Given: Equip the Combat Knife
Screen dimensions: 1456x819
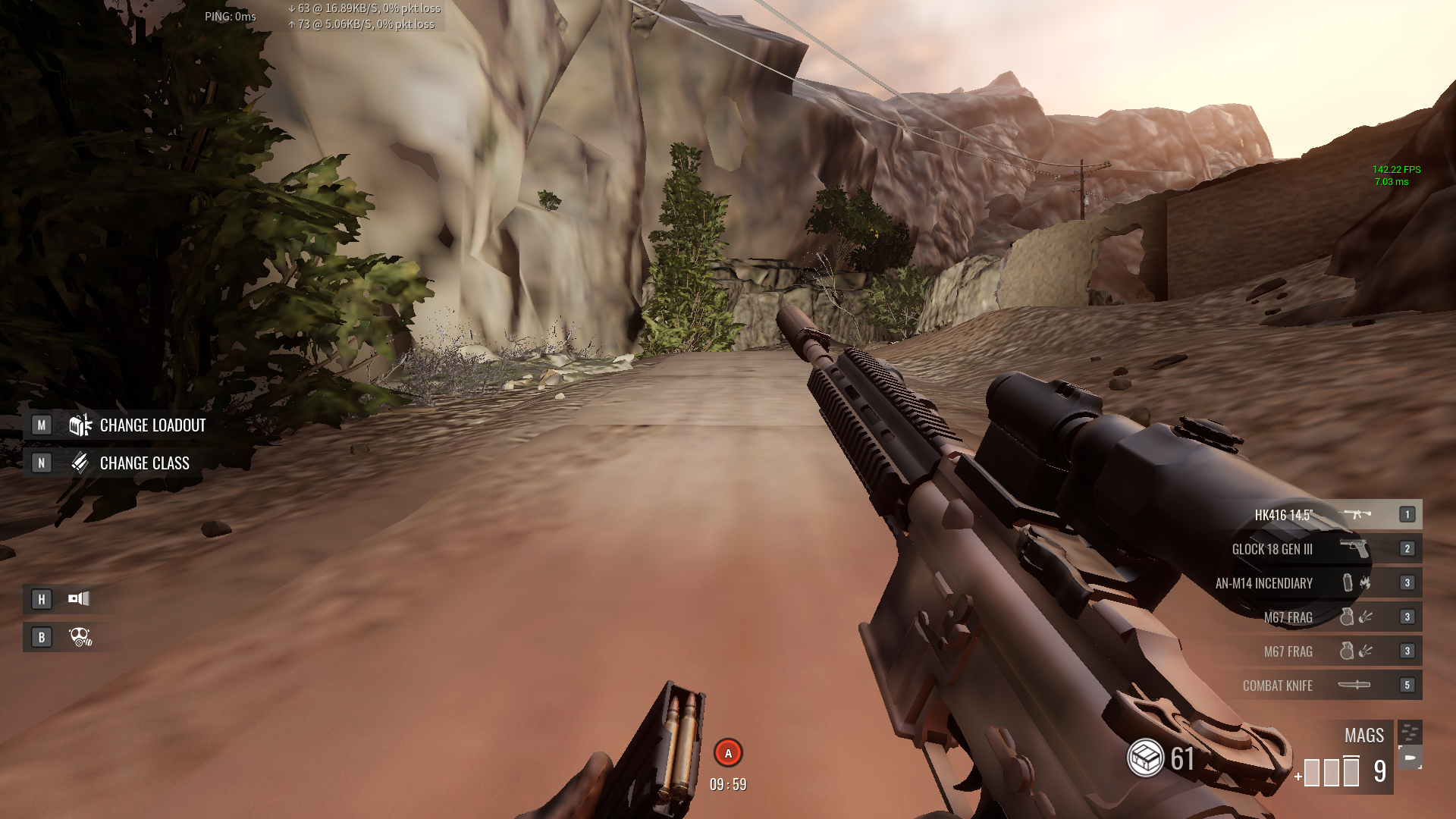Looking at the screenshot, I should coord(1278,686).
